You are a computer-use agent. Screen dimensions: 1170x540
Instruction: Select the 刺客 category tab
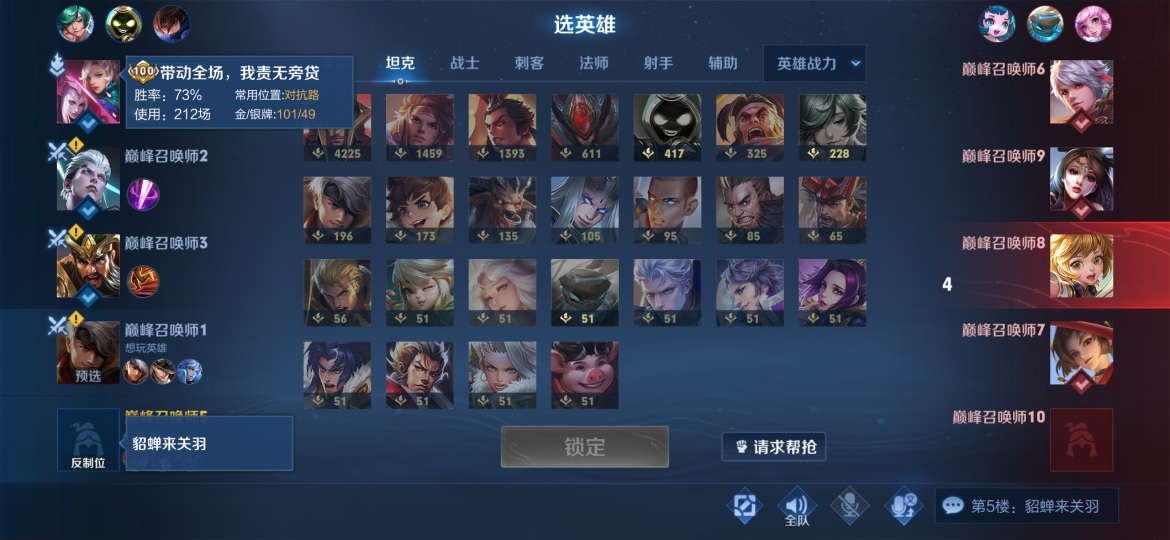click(529, 63)
